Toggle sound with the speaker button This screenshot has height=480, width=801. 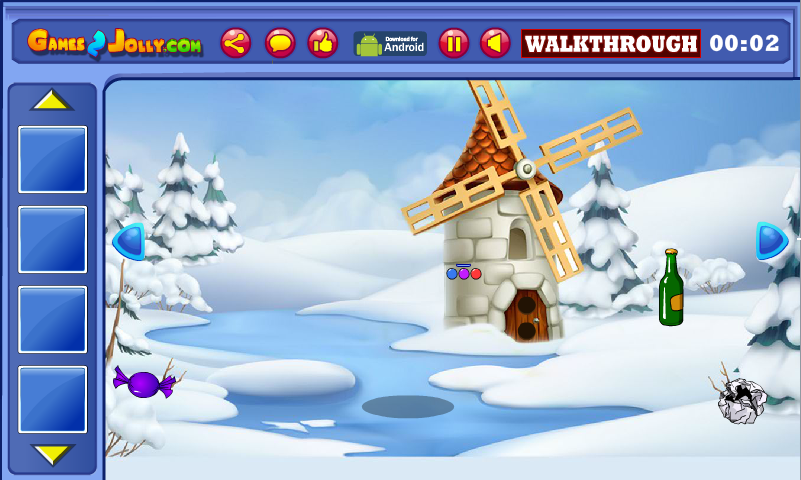tap(495, 43)
